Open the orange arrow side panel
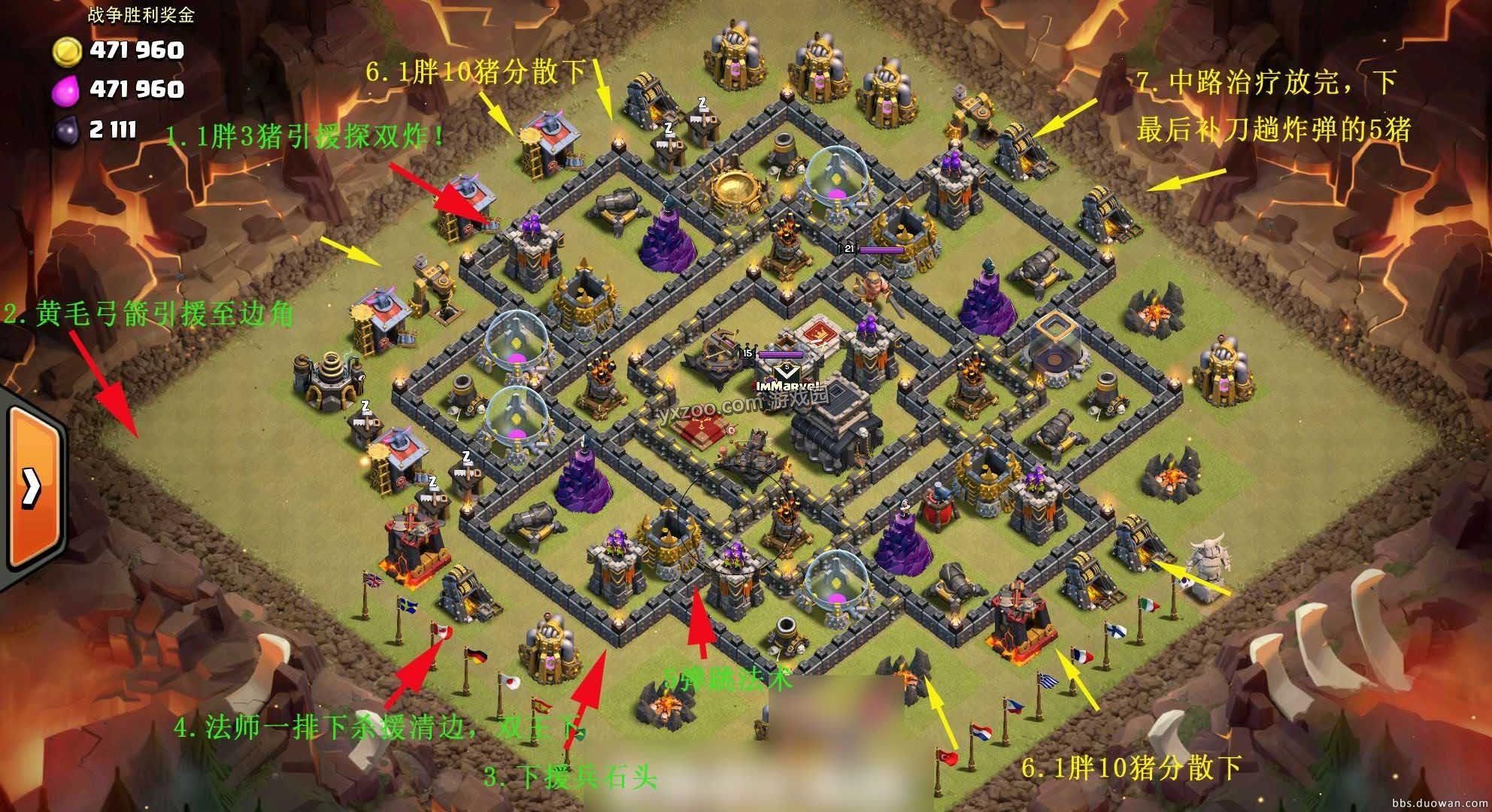This screenshot has height=812, width=1492. (32, 487)
